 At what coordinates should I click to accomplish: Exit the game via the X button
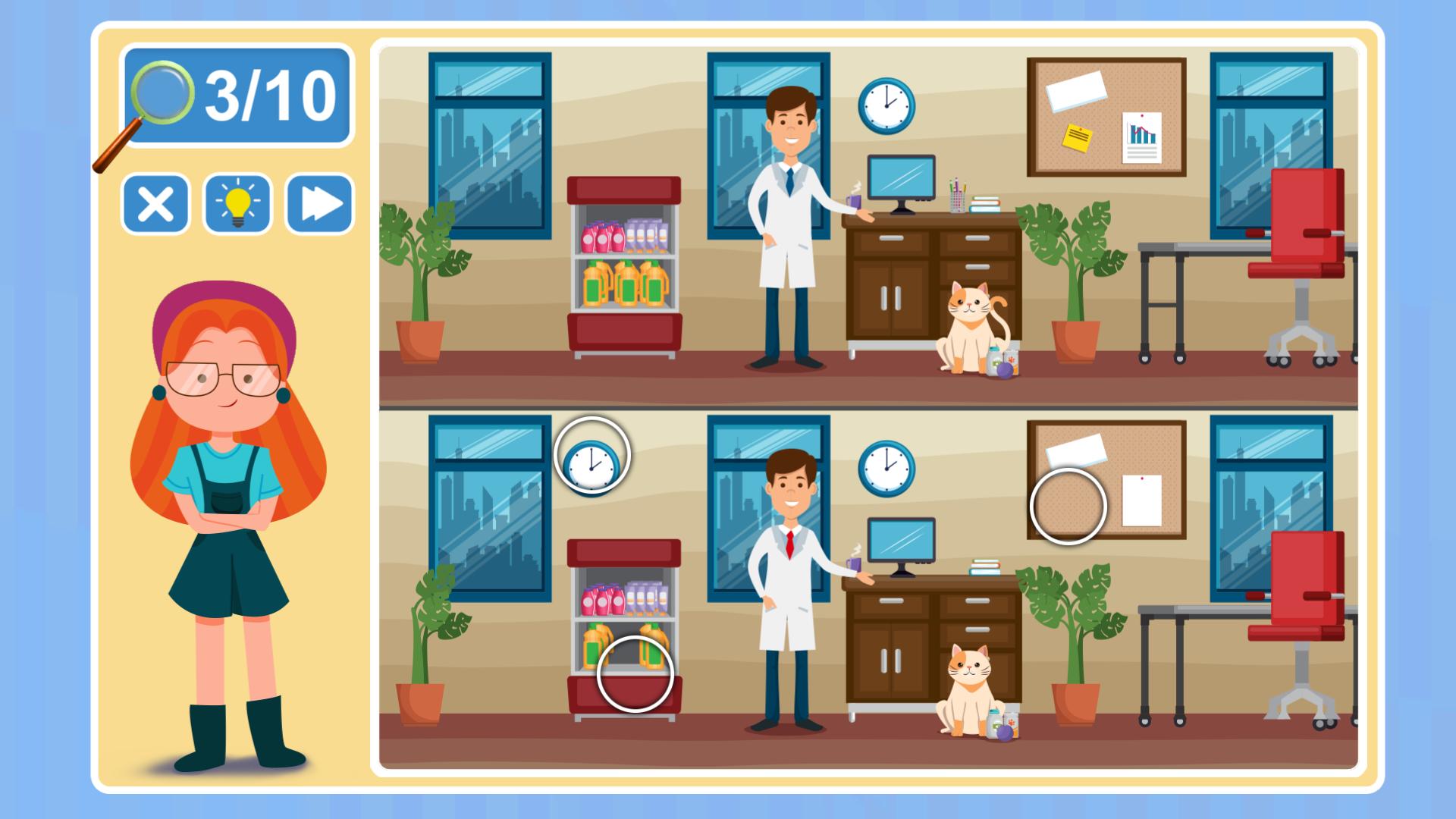(155, 203)
